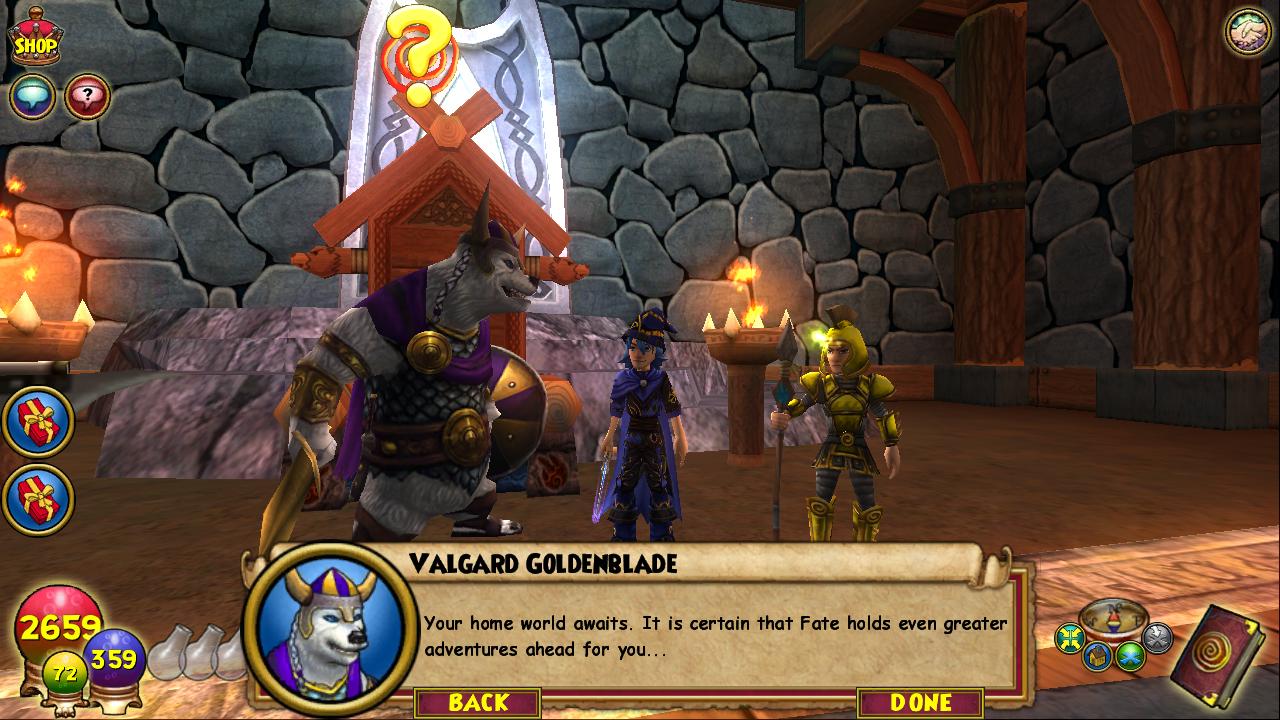
Task: Teleport home with the house icon
Action: [x=1099, y=656]
